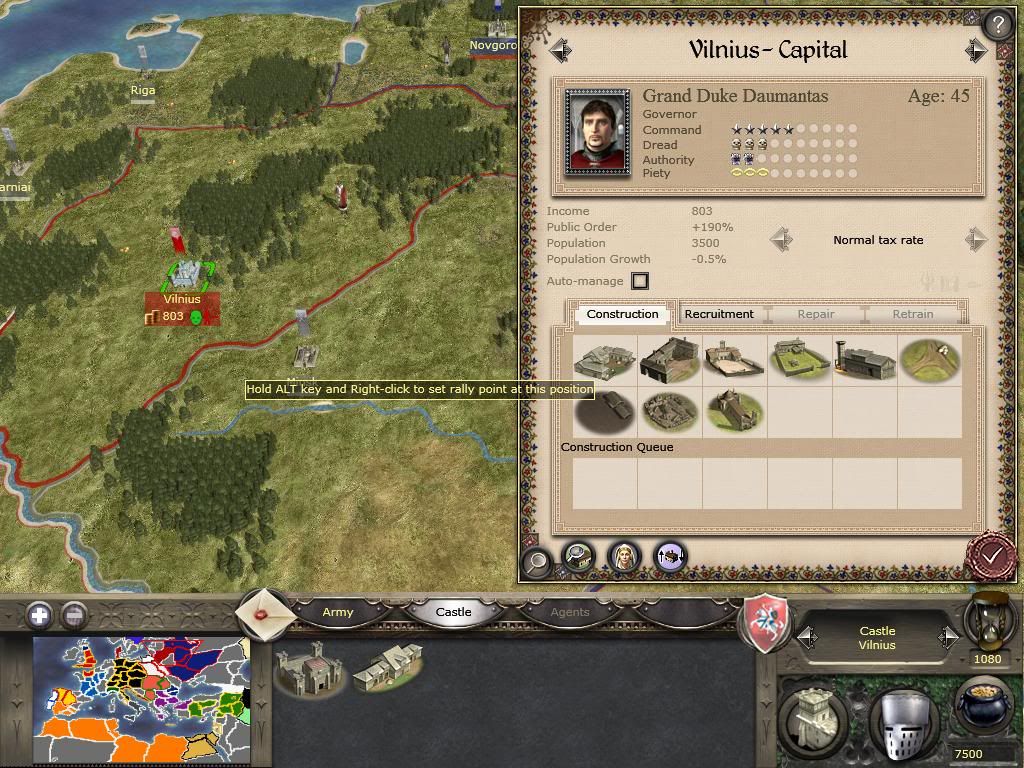1024x768 pixels.
Task: Open the Agents tab
Action: pyautogui.click(x=570, y=612)
